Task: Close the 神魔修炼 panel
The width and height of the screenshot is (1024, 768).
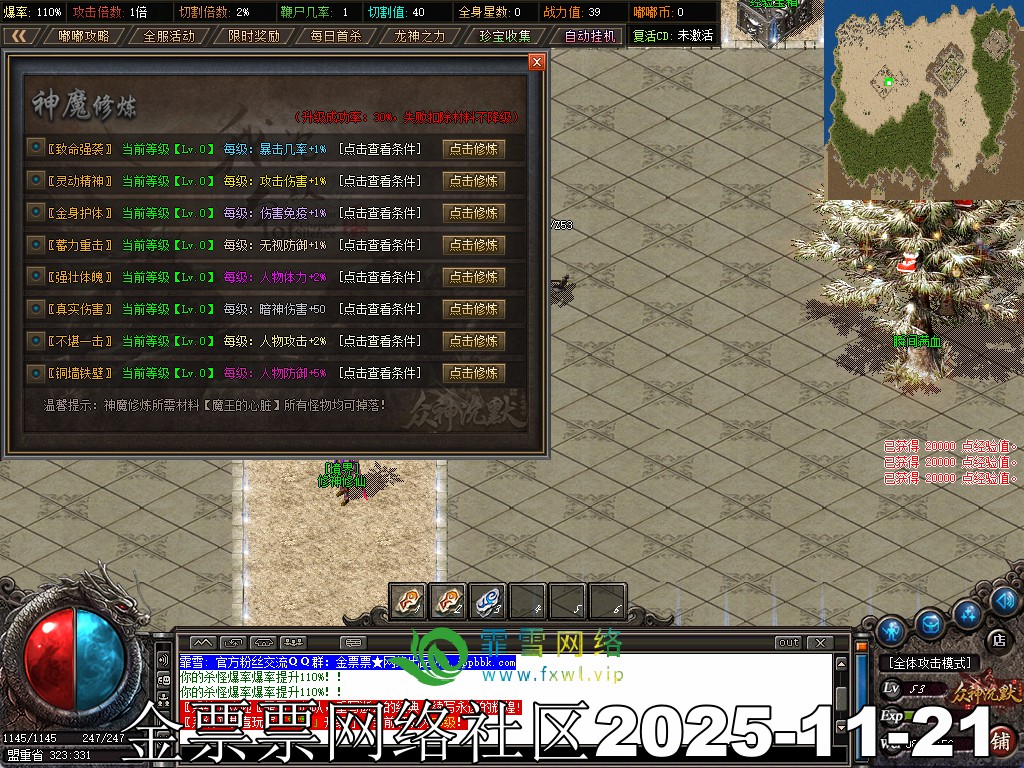Action: click(537, 62)
